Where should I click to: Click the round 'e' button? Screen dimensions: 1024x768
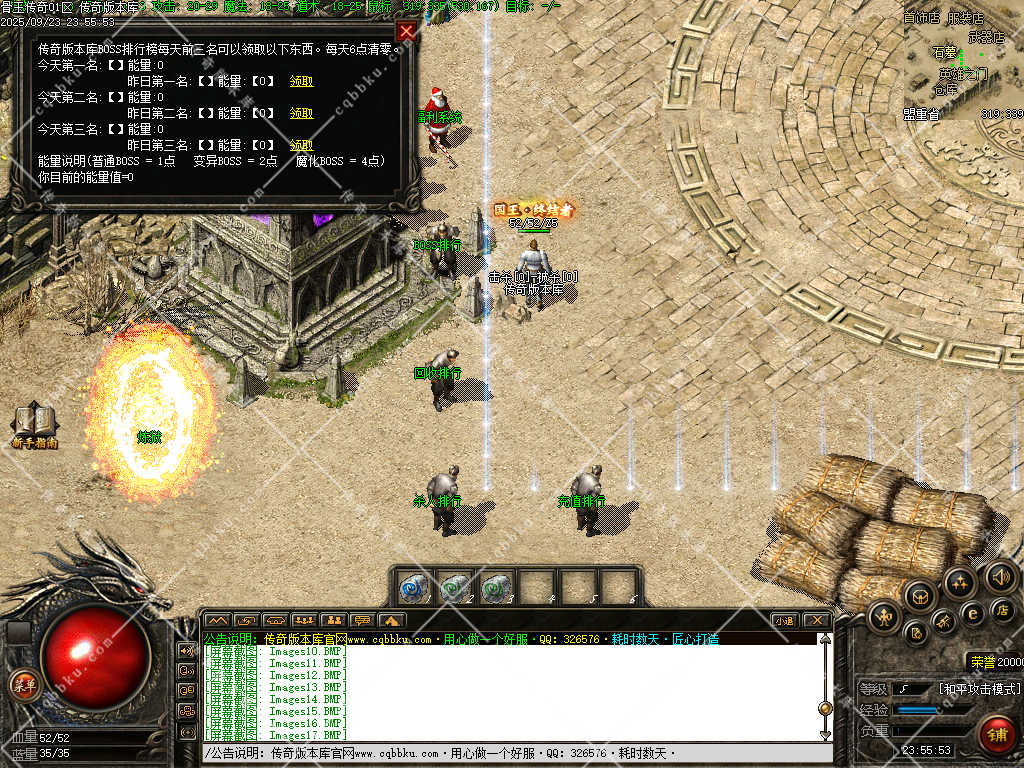(972, 612)
